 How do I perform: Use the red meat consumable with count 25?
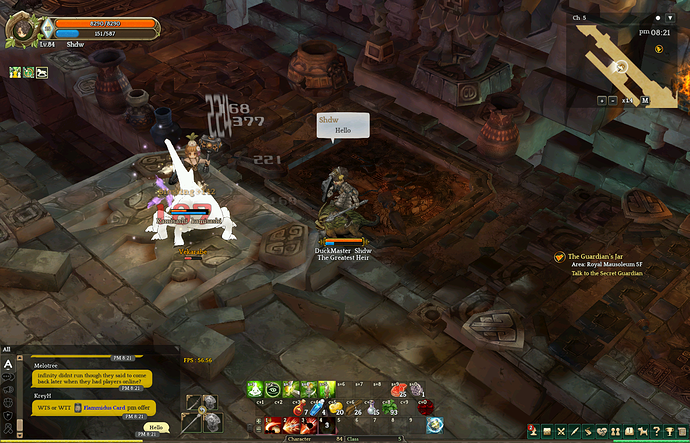tap(398, 389)
